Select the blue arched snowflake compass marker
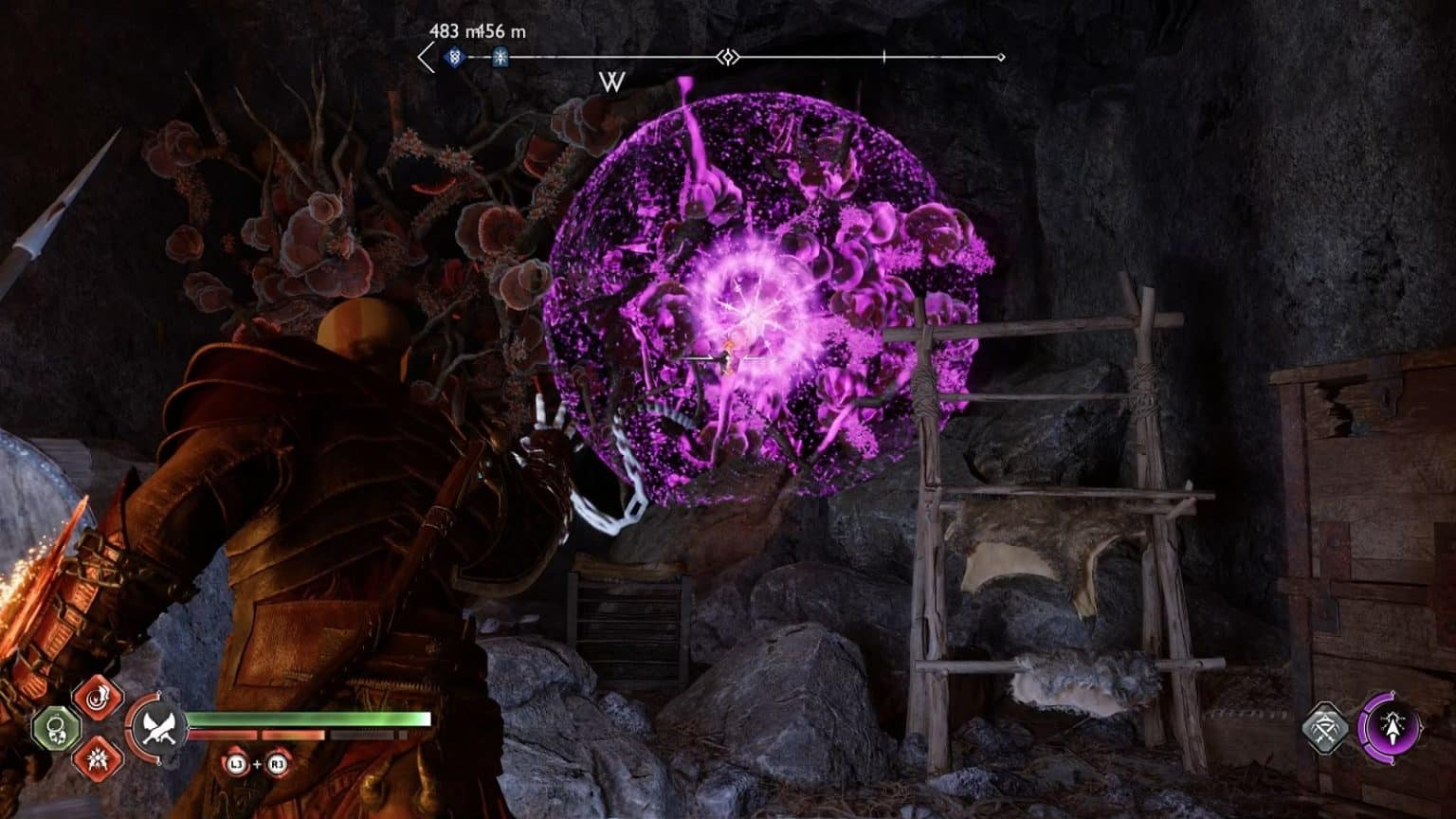1456x819 pixels. pyautogui.click(x=500, y=58)
